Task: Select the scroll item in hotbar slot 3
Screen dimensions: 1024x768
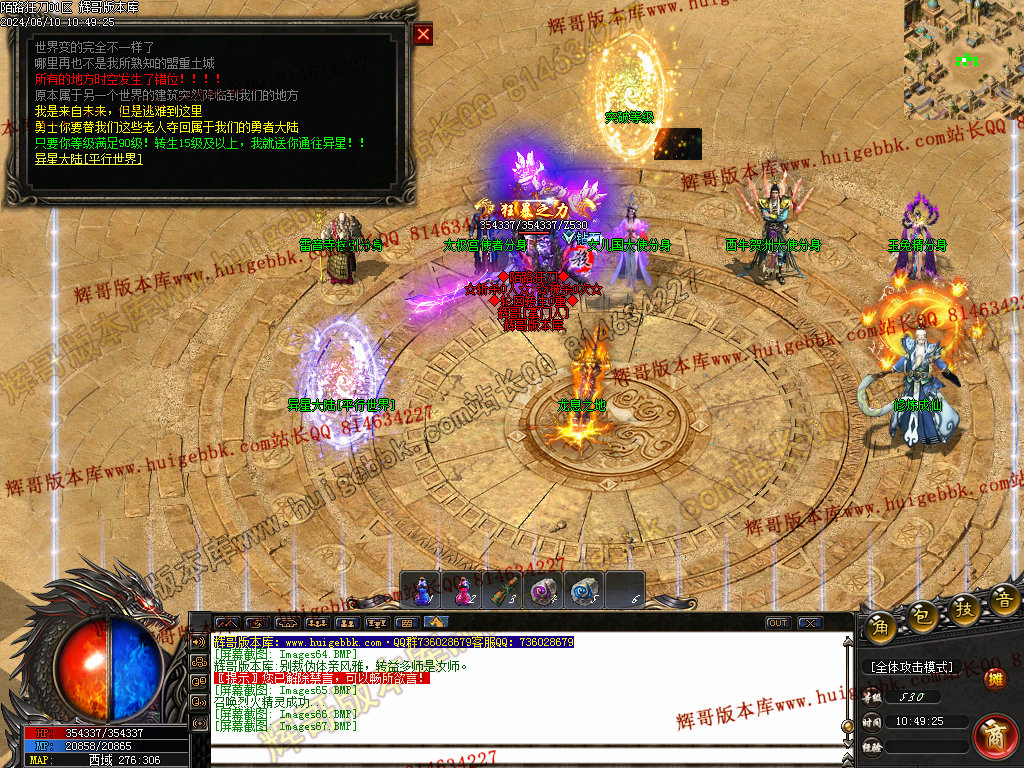Action: coord(504,590)
